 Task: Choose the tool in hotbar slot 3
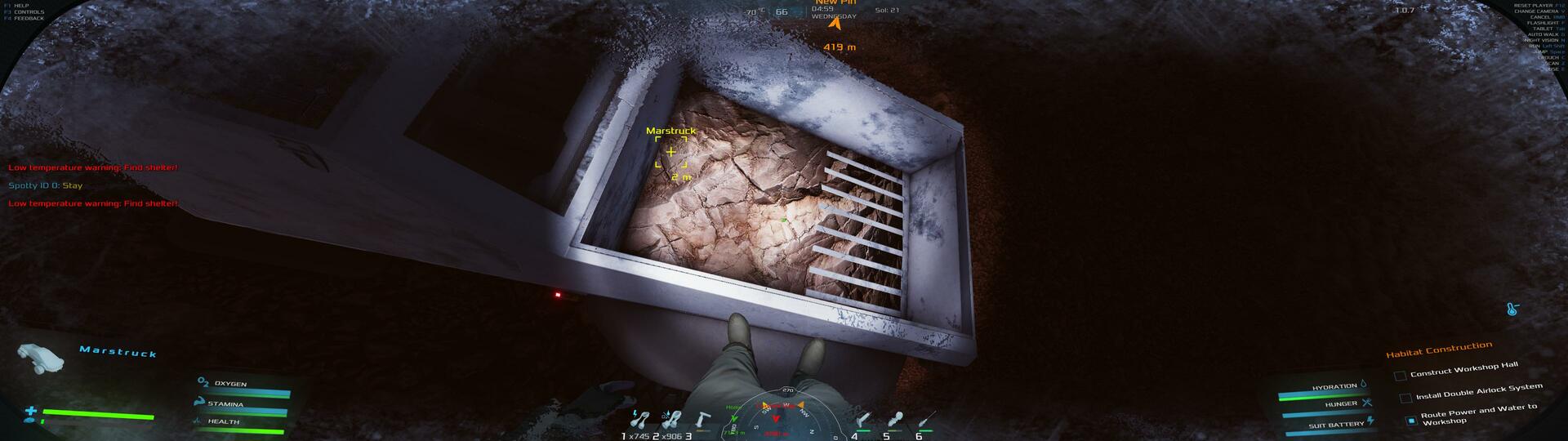pyautogui.click(x=702, y=421)
